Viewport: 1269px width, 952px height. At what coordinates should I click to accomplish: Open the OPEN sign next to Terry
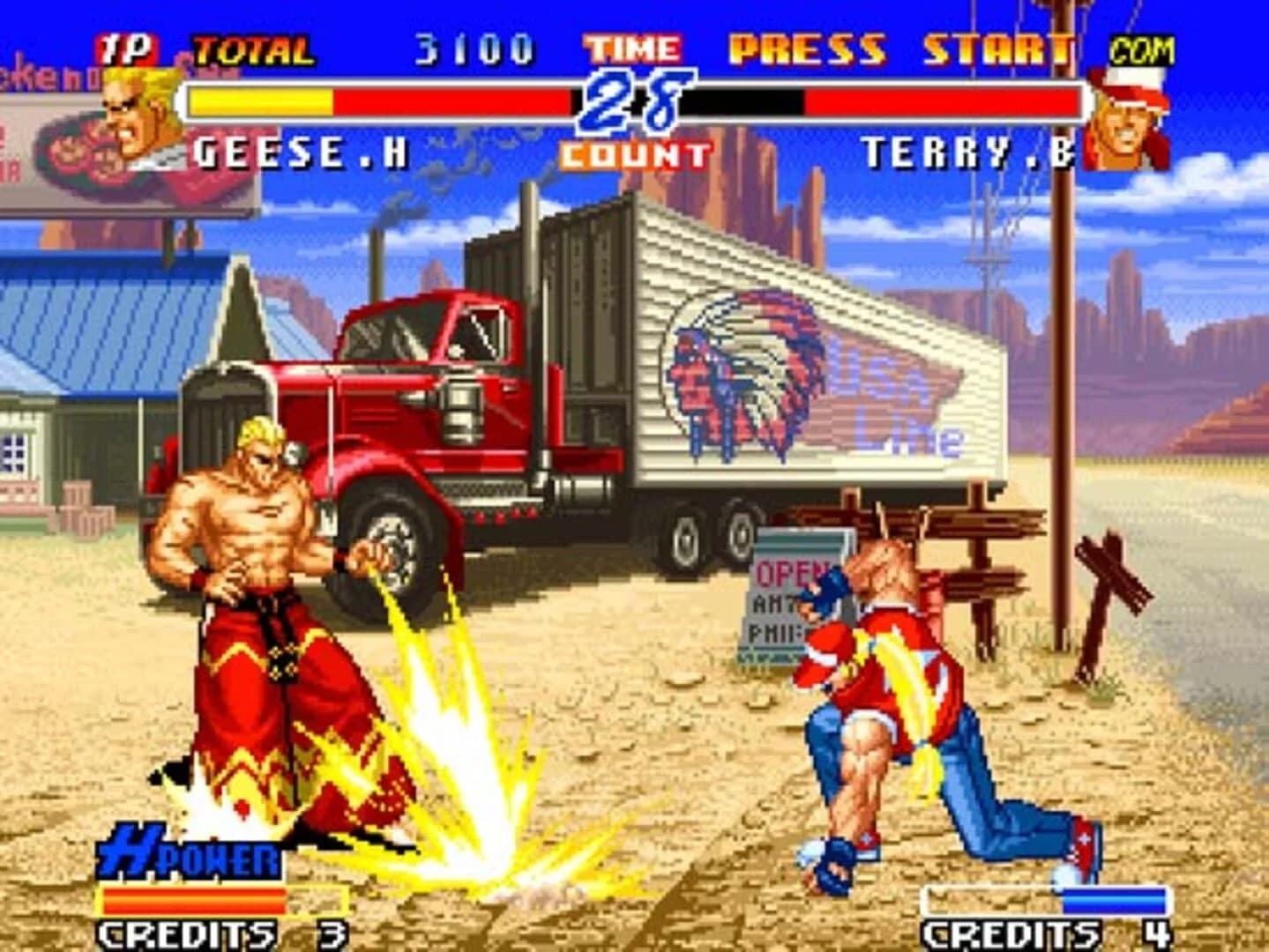(790, 573)
